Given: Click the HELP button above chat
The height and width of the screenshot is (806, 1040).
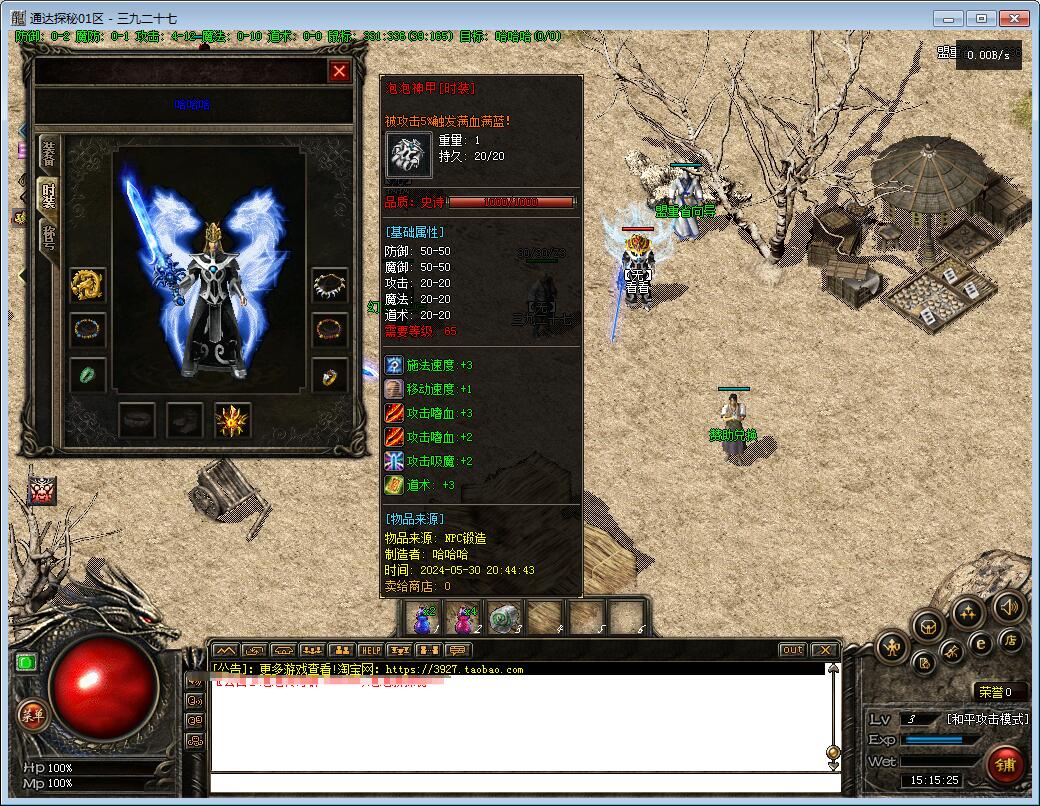Looking at the screenshot, I should pyautogui.click(x=371, y=650).
